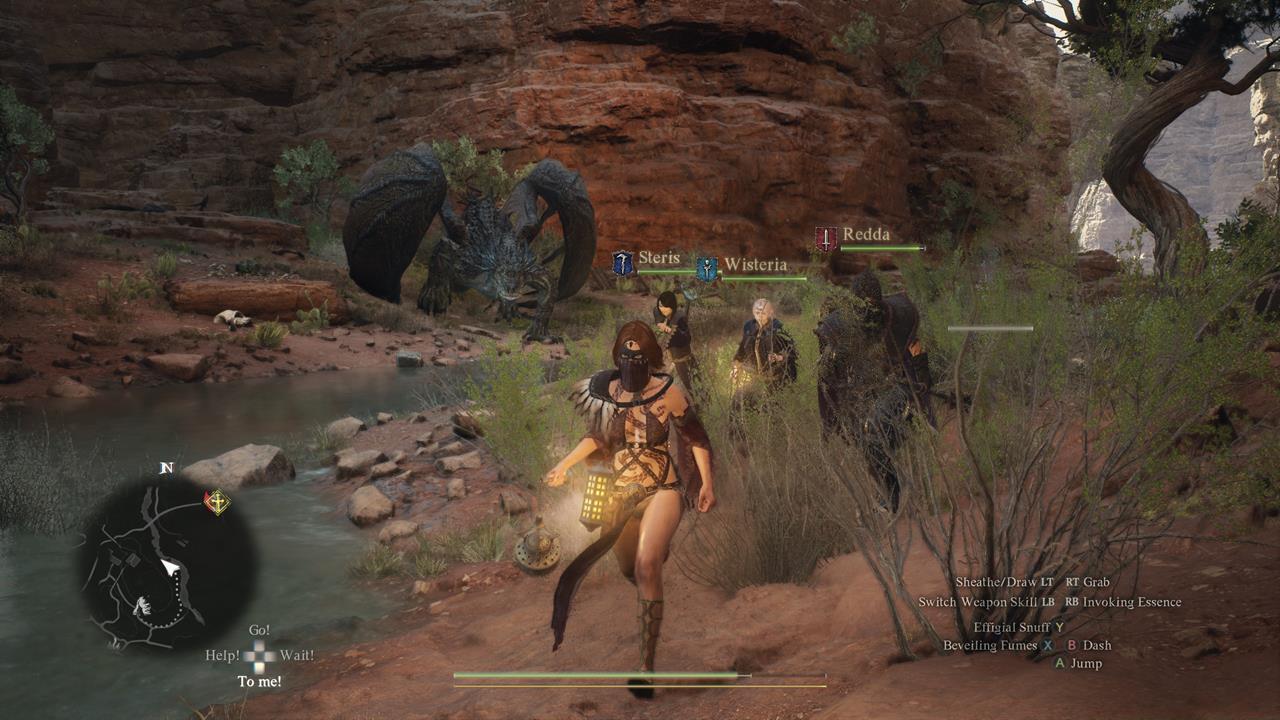Click Wisteria's teal vocation crest icon
Screen dimensions: 1280x720
tap(707, 267)
